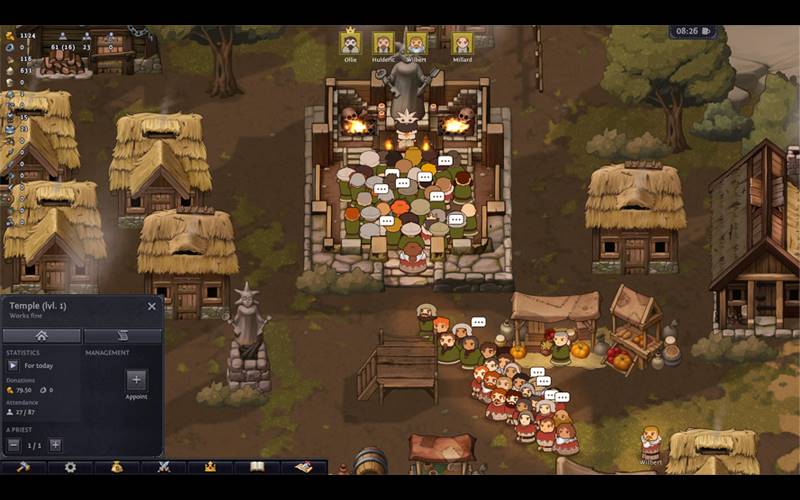The height and width of the screenshot is (500, 800).
Task: Select Millard's portrait
Action: (x=462, y=44)
